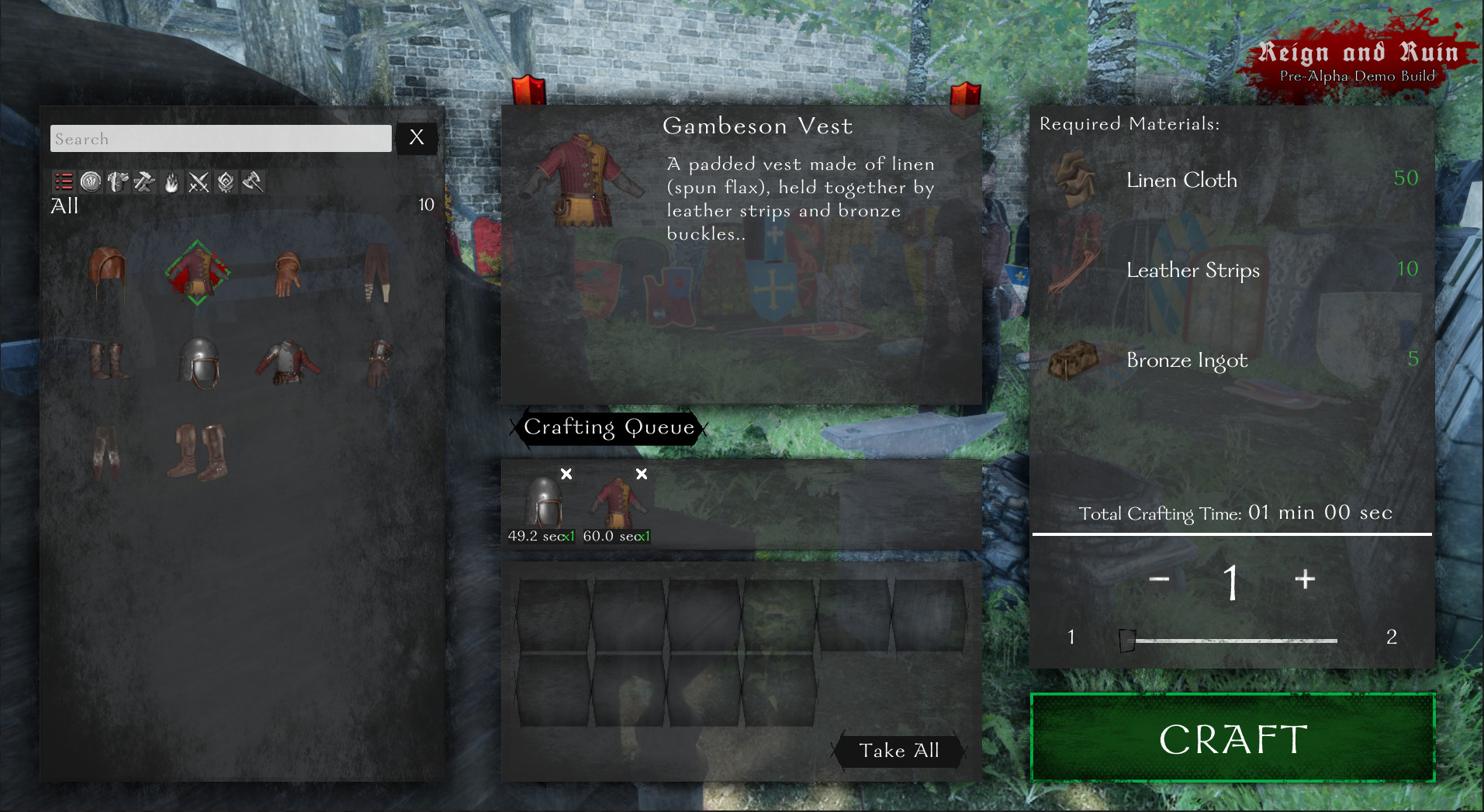The width and height of the screenshot is (1484, 812).
Task: Increase craft quantity with the plus stepper
Action: tap(1304, 579)
